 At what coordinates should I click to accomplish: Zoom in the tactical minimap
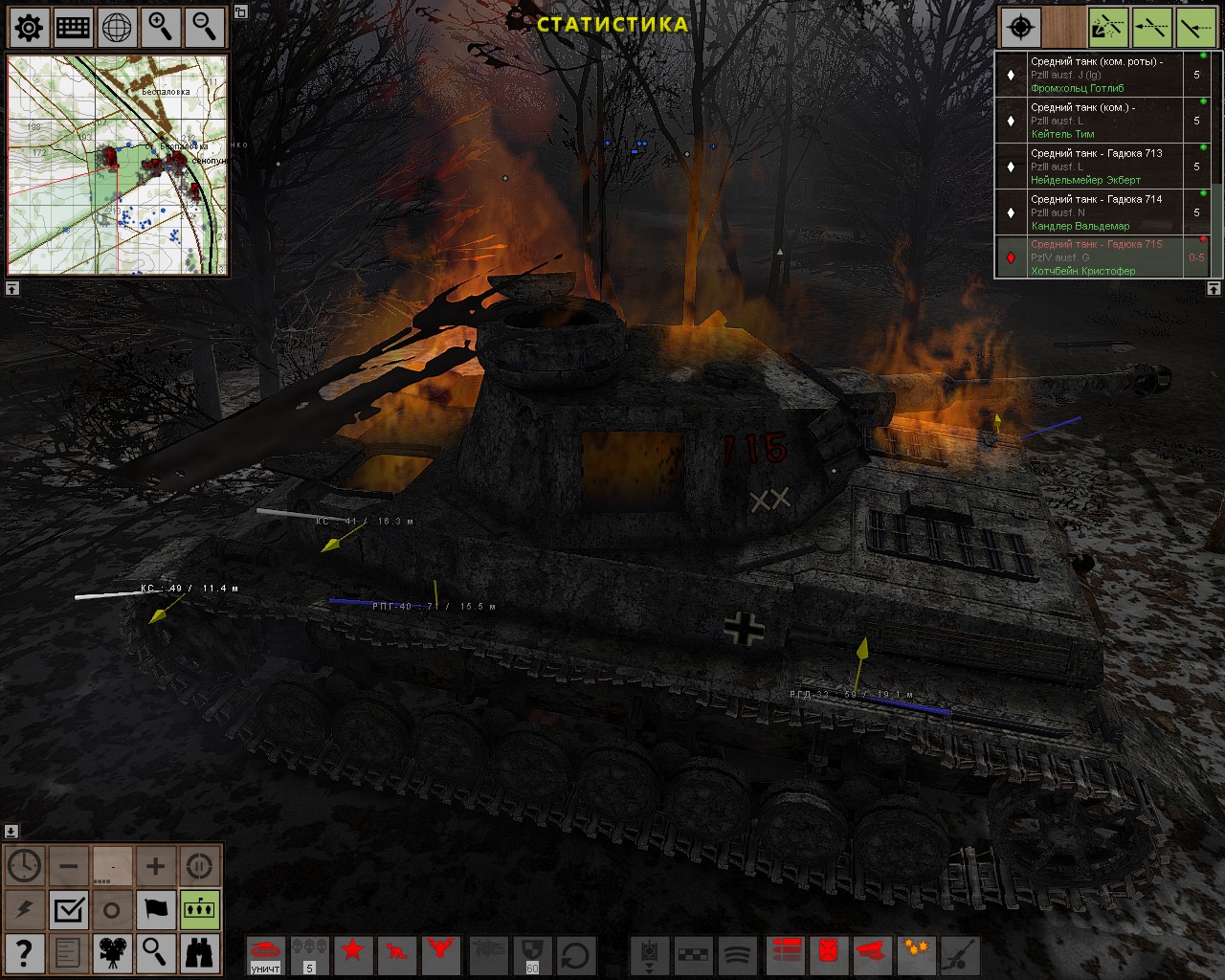coord(161,28)
